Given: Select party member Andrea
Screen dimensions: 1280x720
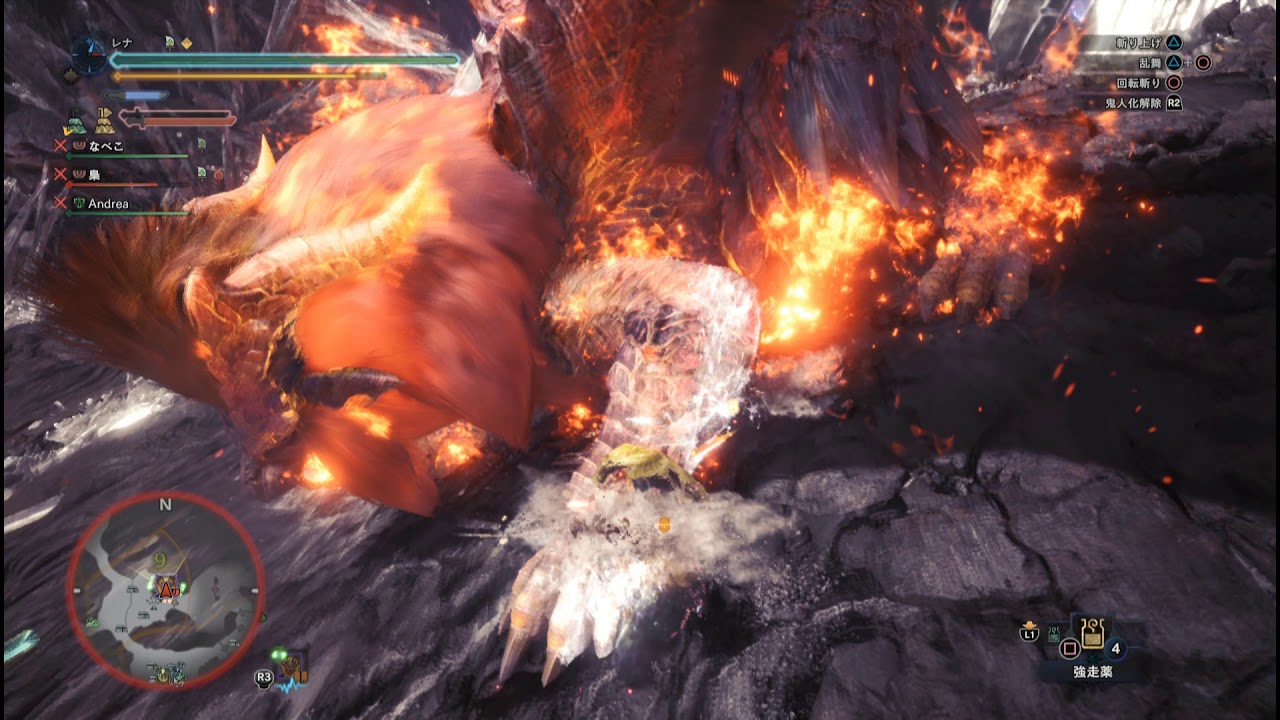Looking at the screenshot, I should [108, 203].
